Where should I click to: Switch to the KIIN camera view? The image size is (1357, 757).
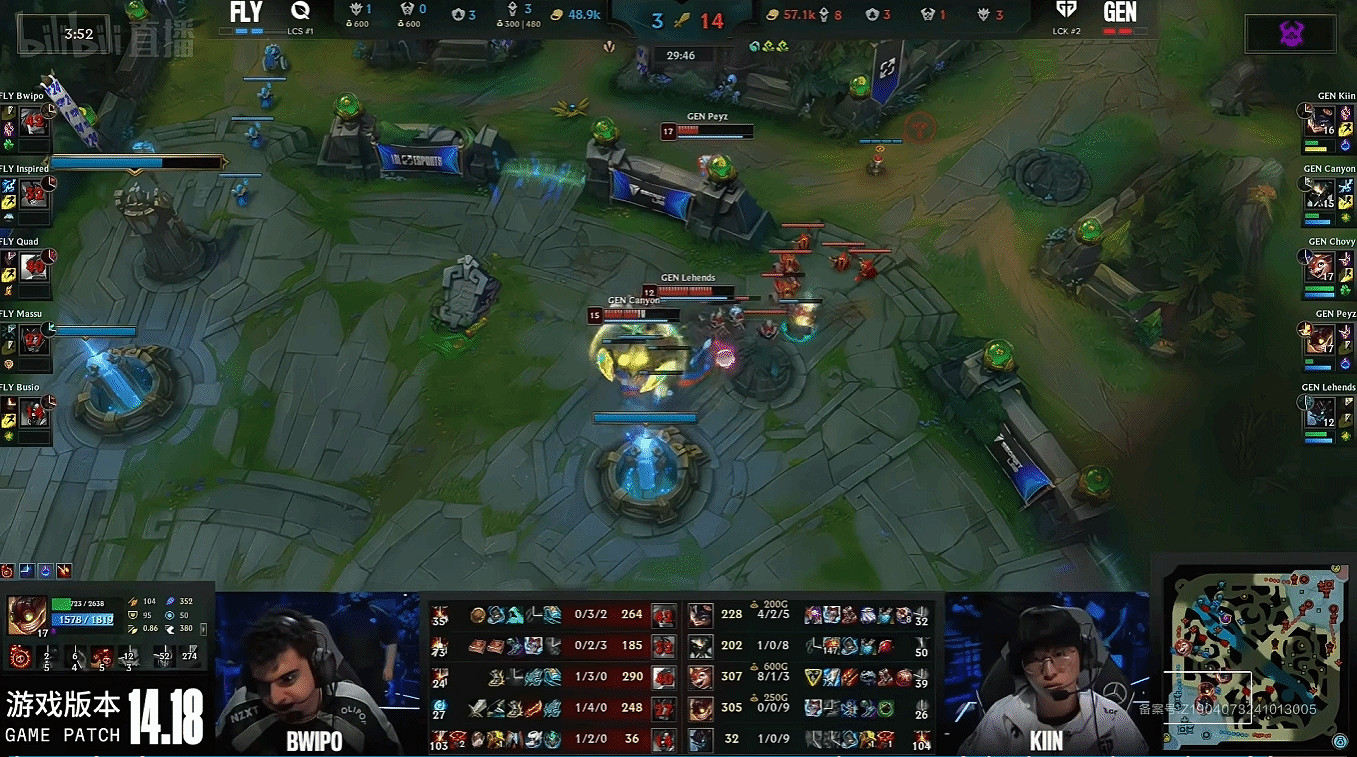1045,675
